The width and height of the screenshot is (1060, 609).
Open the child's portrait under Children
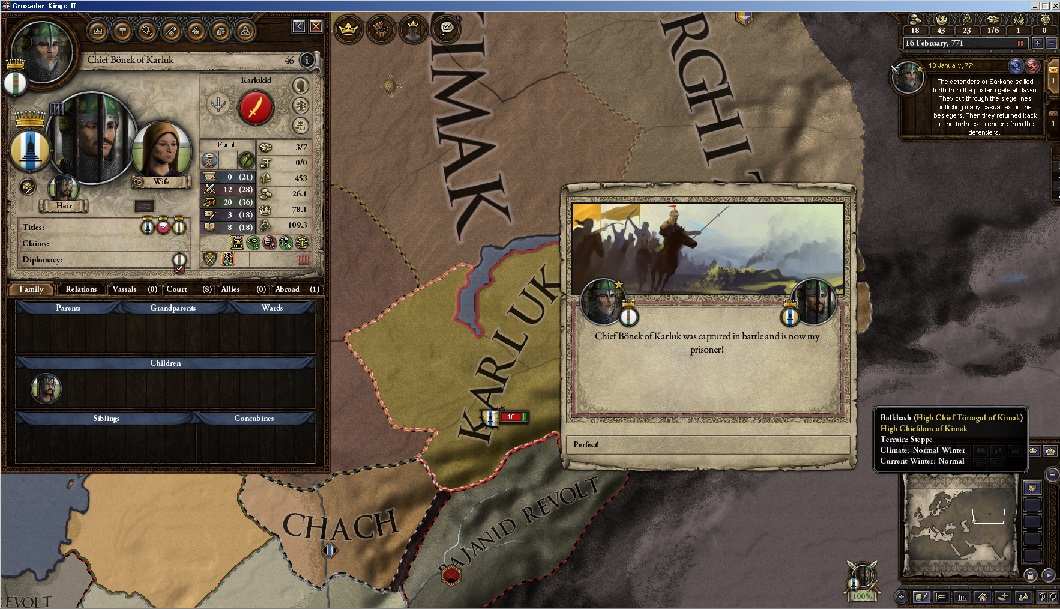coord(45,387)
